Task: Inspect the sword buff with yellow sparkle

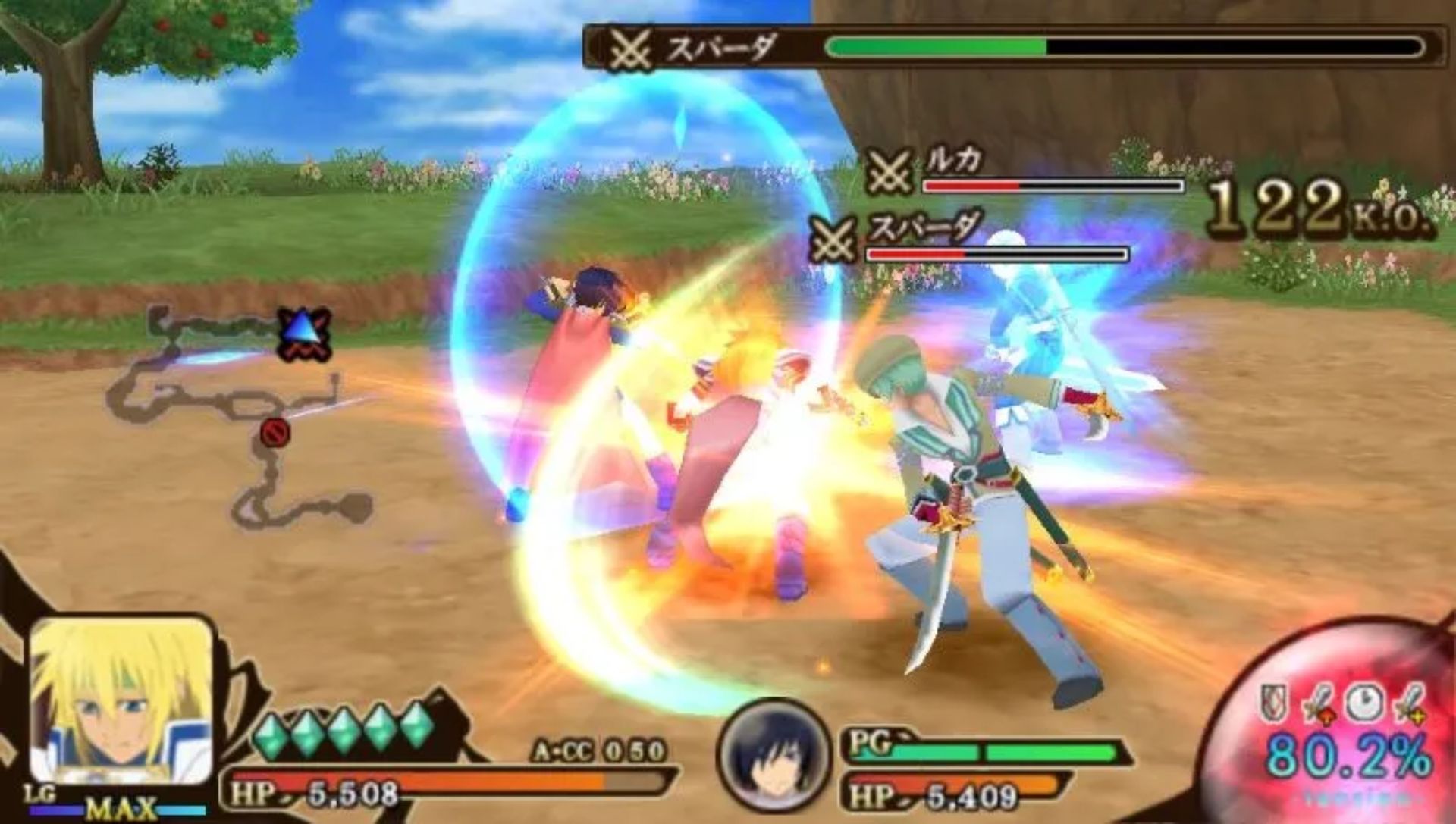Action: [x=1408, y=703]
